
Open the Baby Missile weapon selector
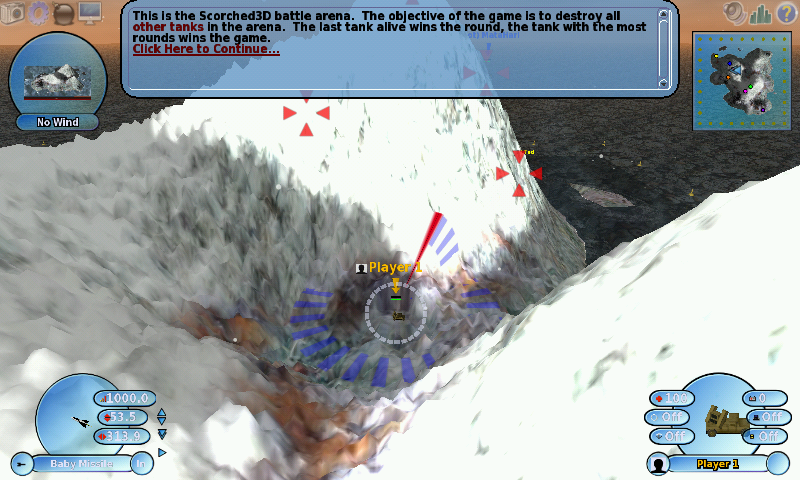coord(80,463)
